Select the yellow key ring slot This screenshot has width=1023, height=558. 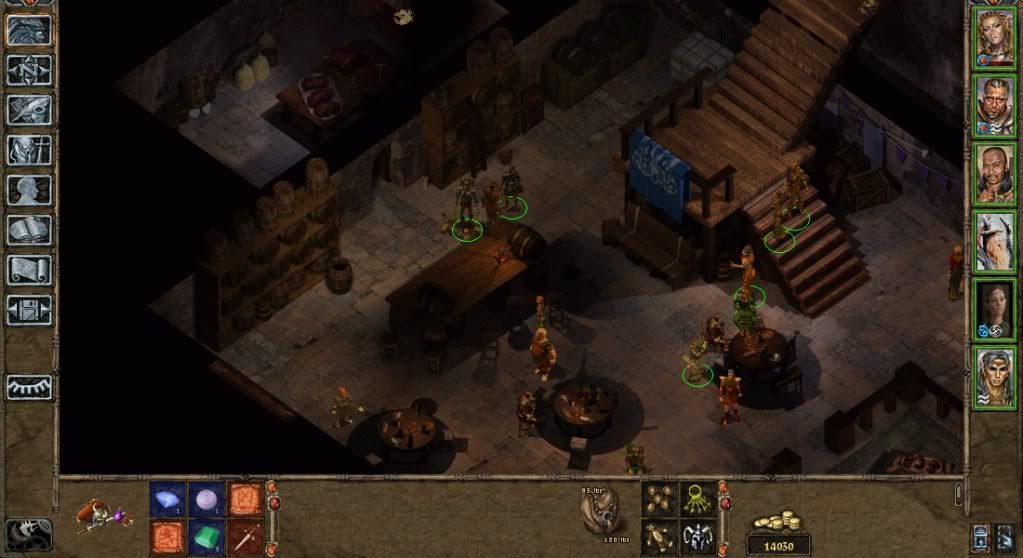click(x=698, y=500)
